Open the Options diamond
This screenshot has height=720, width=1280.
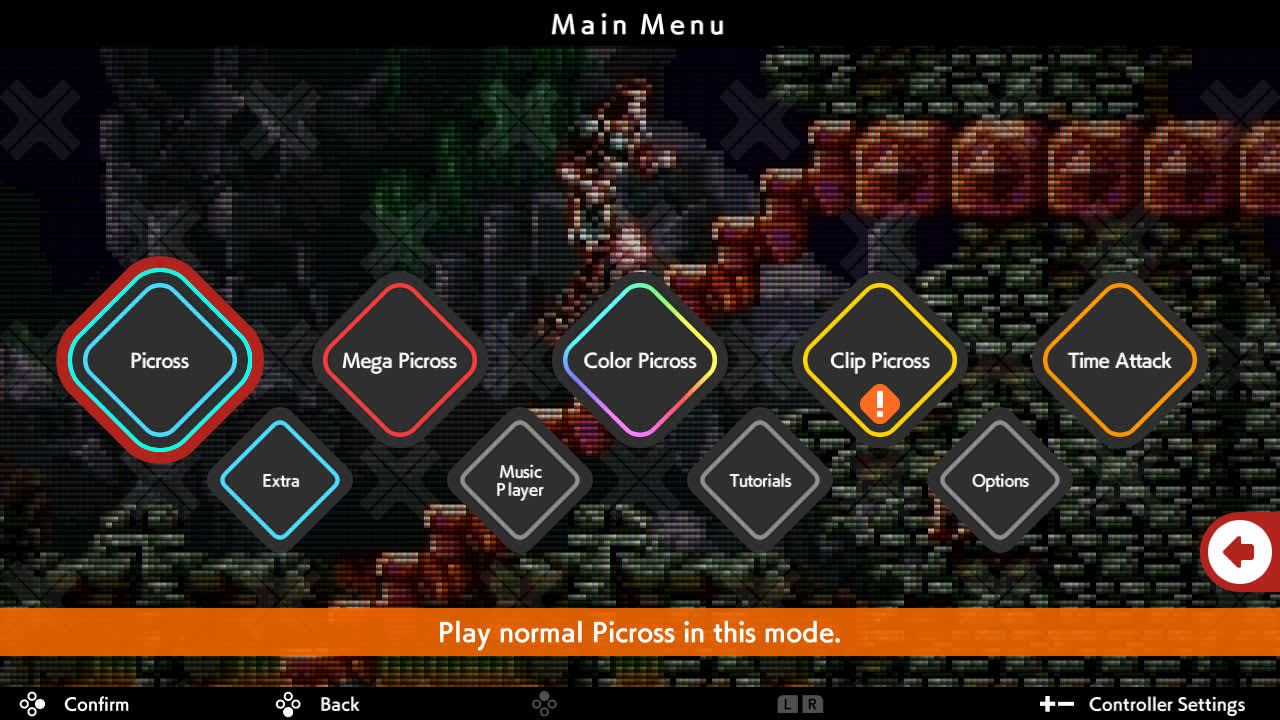(x=1000, y=481)
